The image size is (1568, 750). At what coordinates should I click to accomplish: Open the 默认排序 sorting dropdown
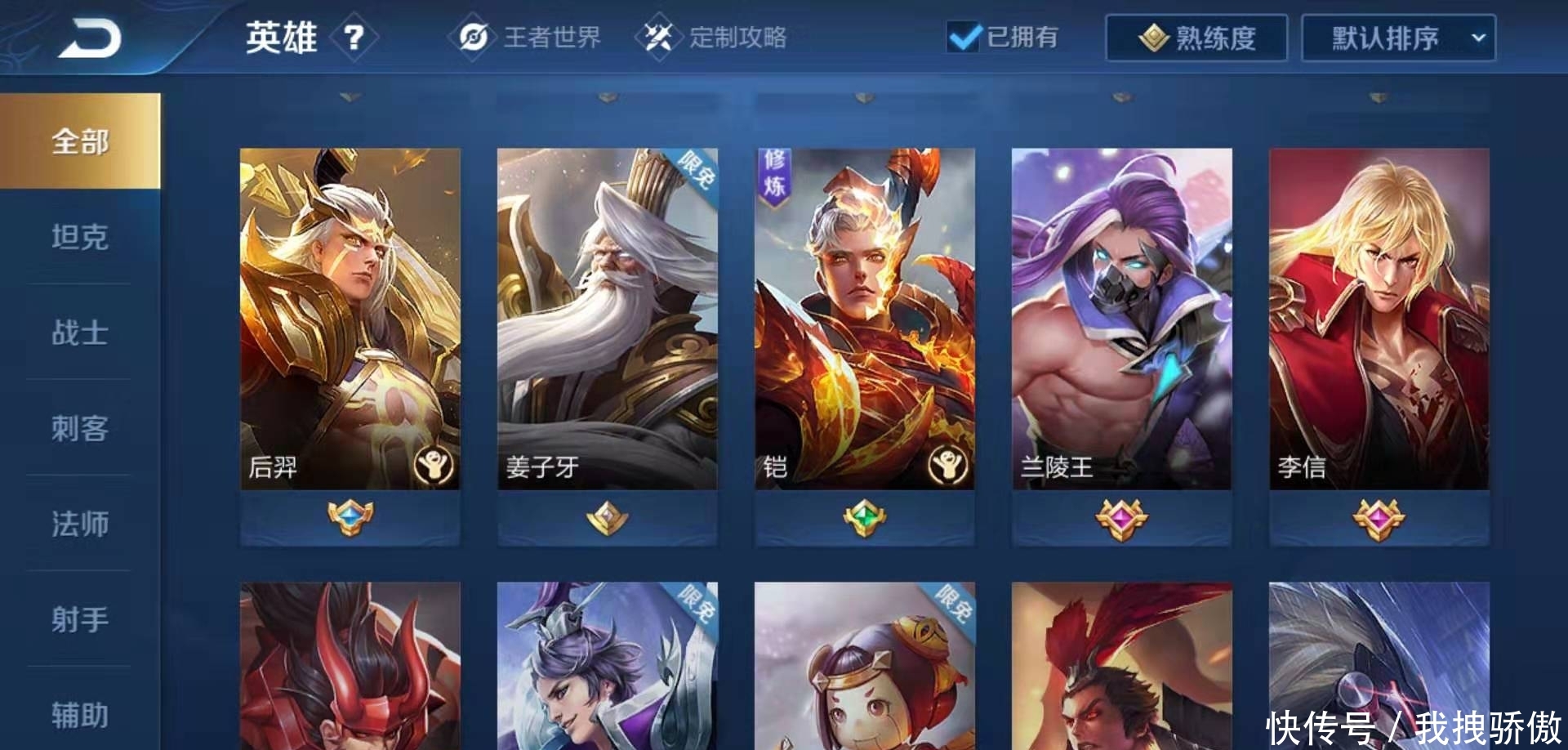[1398, 37]
